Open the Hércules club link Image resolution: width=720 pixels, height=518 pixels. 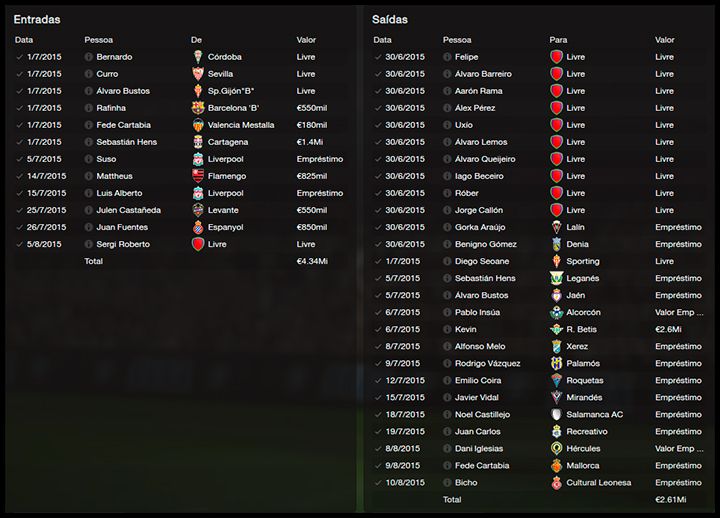tap(584, 448)
